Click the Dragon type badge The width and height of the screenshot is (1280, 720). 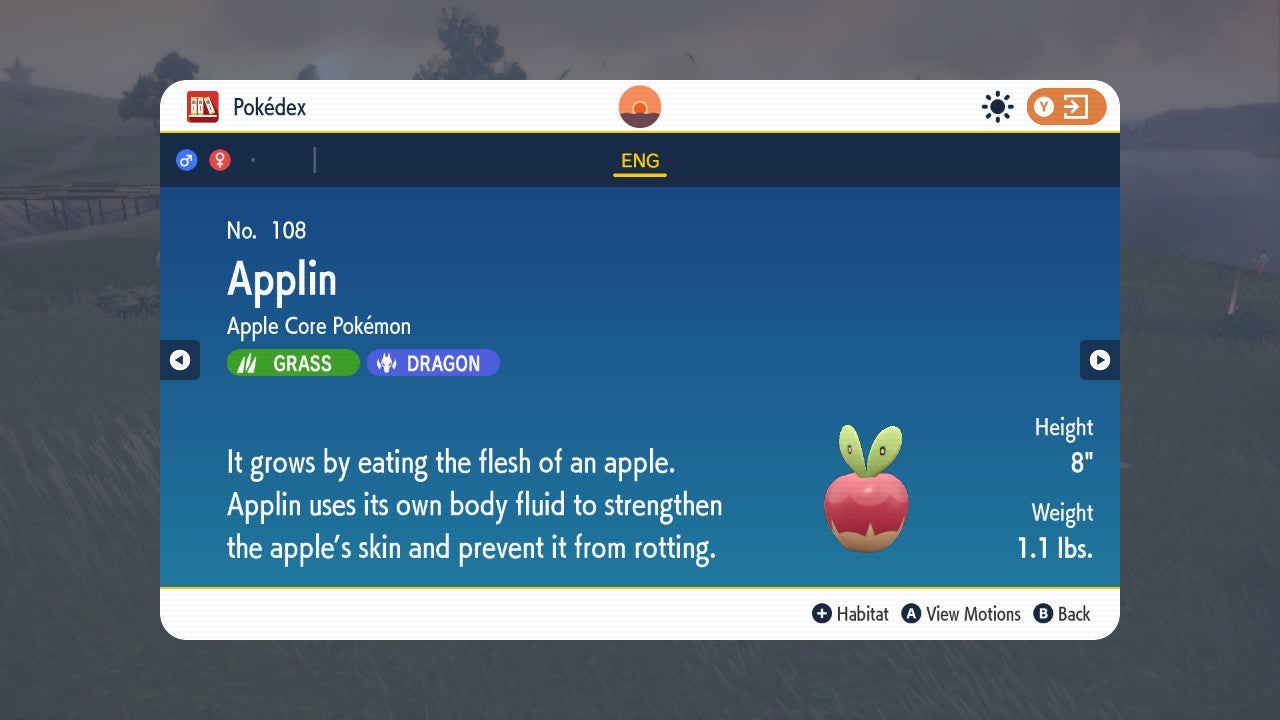(x=432, y=362)
